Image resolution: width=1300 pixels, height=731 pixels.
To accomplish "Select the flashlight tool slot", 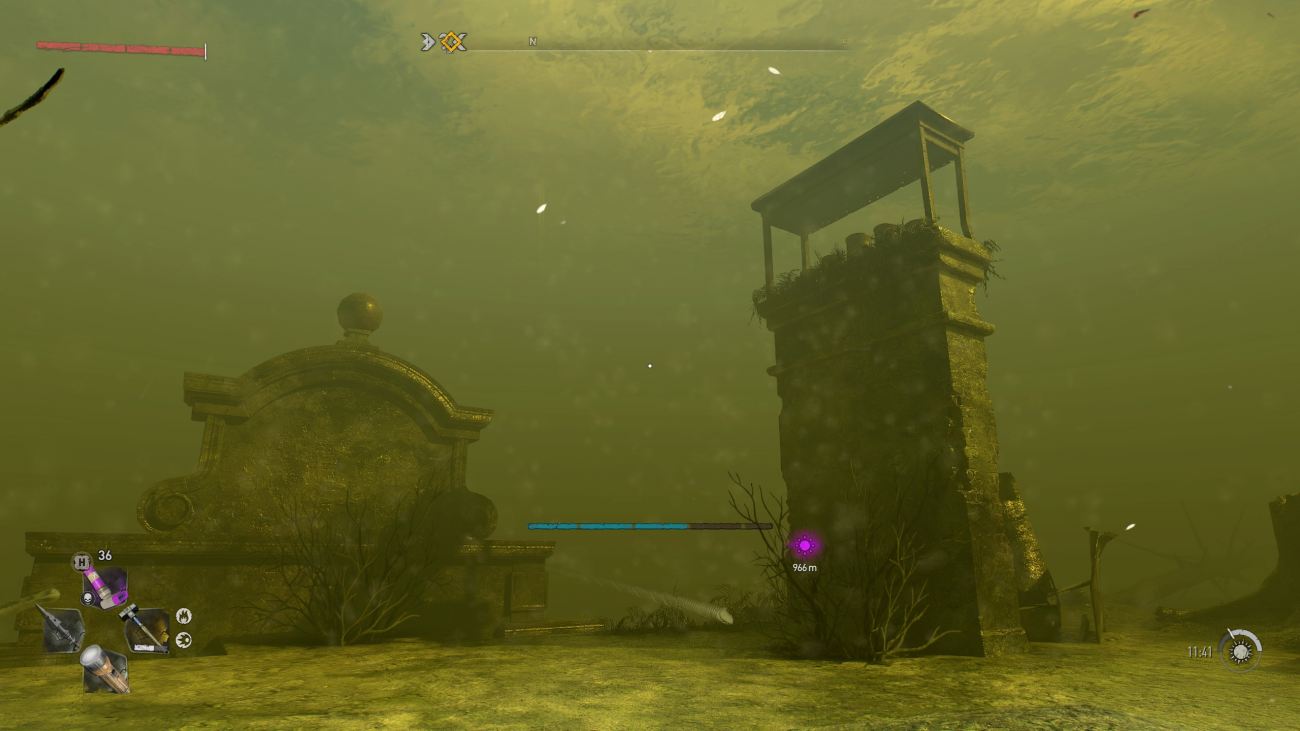I will click(104, 669).
